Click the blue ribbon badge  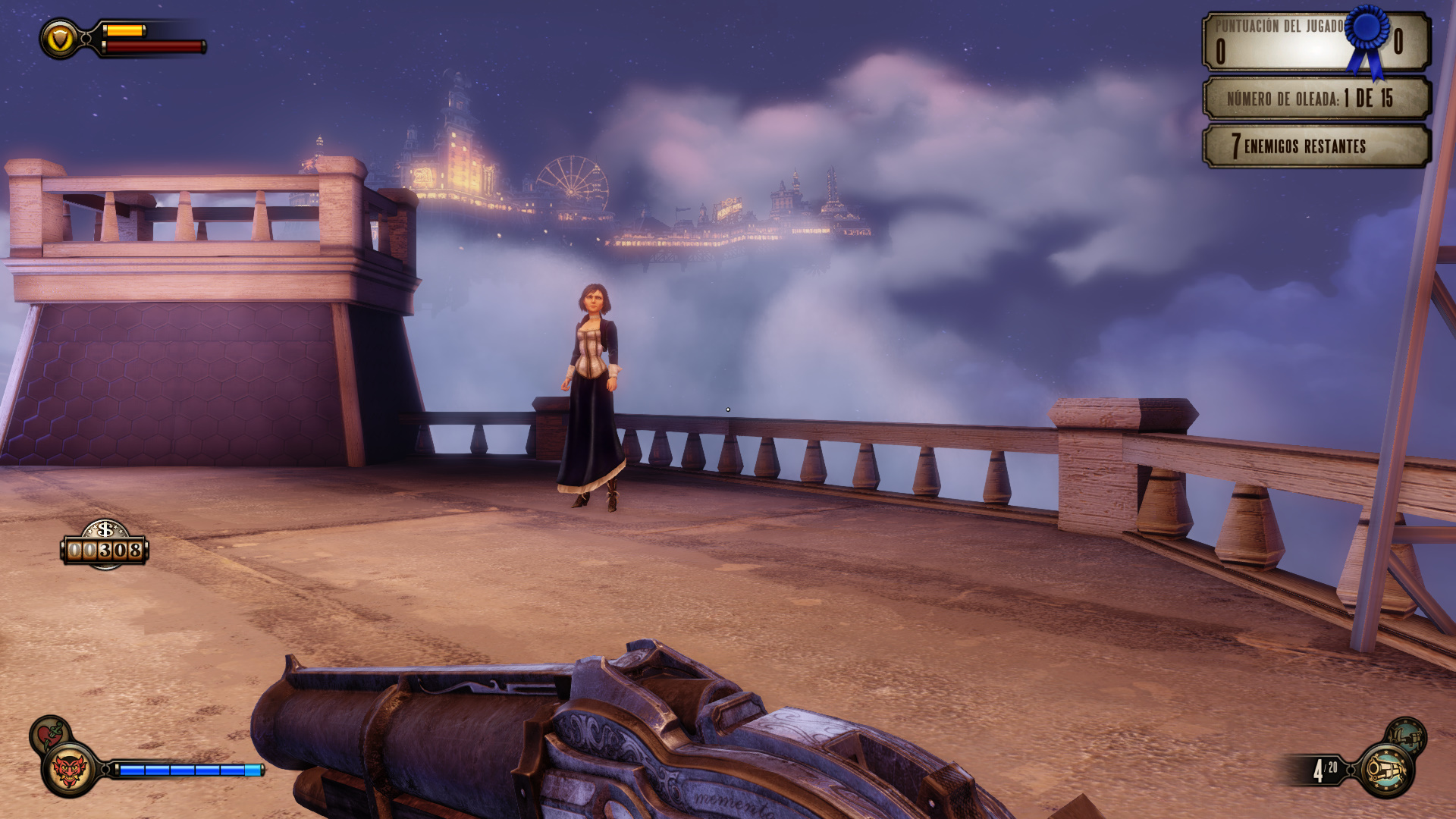pos(1368,36)
